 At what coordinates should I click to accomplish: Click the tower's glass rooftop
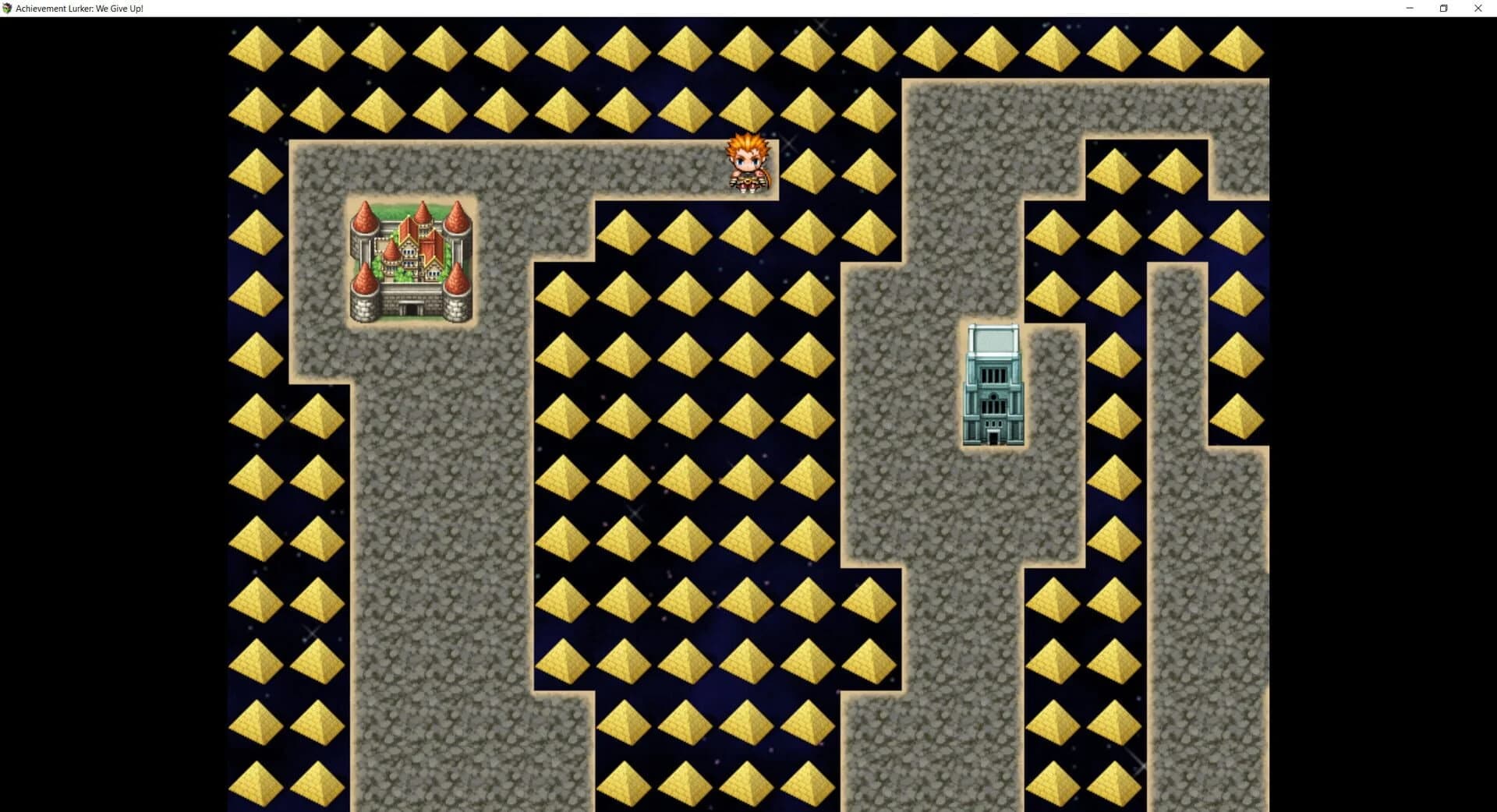[993, 339]
